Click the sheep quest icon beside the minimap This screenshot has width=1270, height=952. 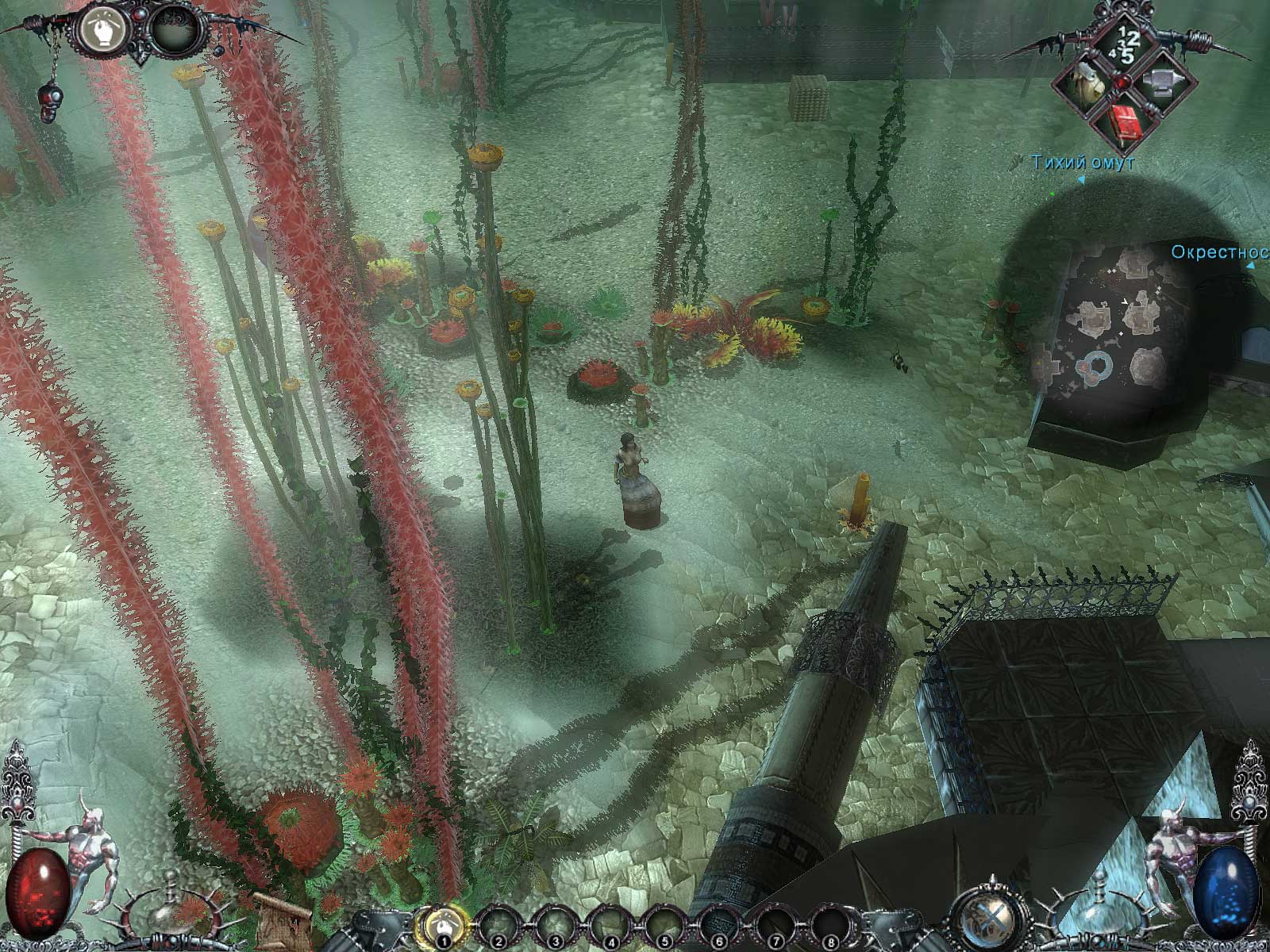coord(1087,83)
